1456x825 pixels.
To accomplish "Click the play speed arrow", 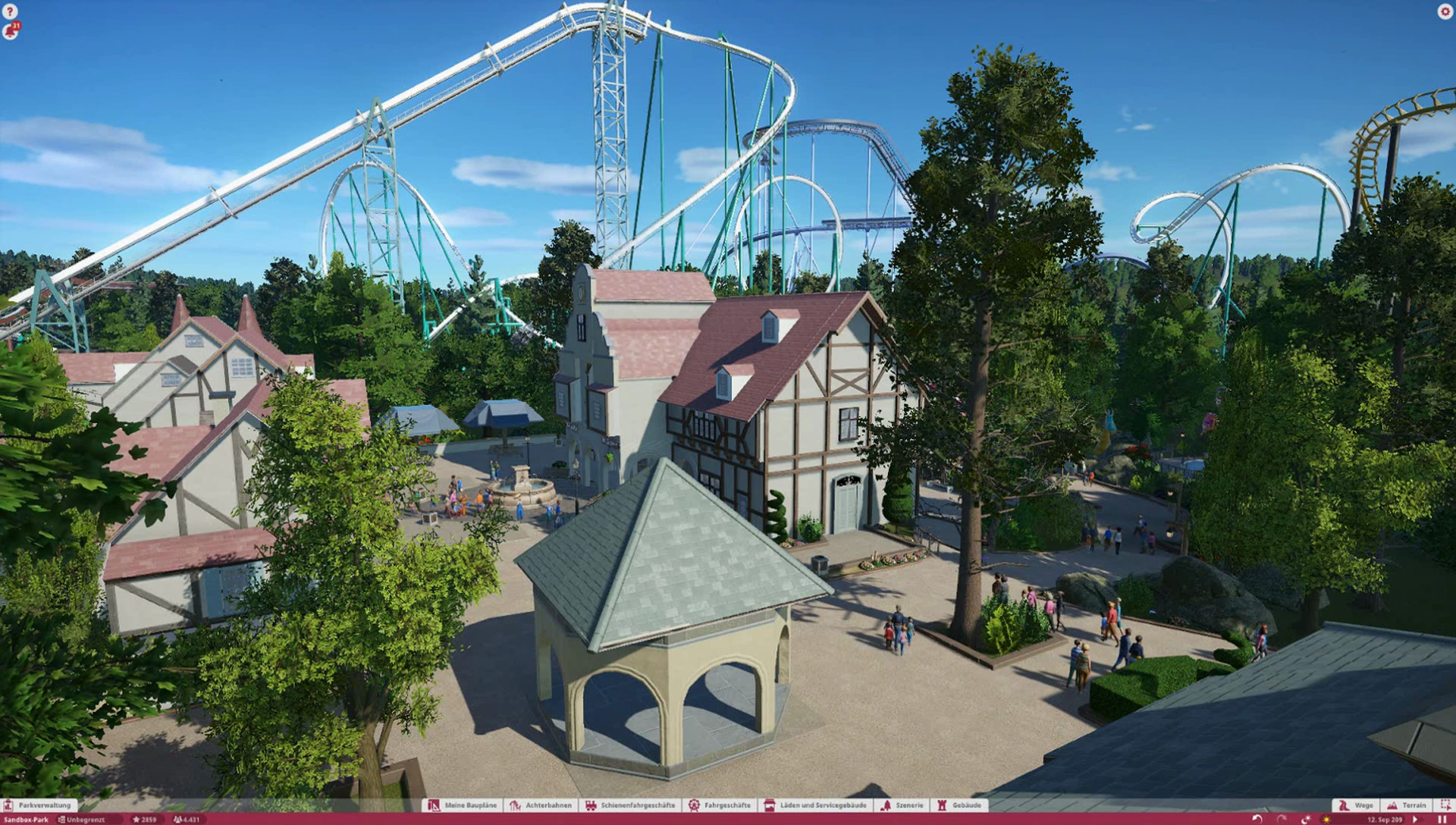I will coord(1415,820).
